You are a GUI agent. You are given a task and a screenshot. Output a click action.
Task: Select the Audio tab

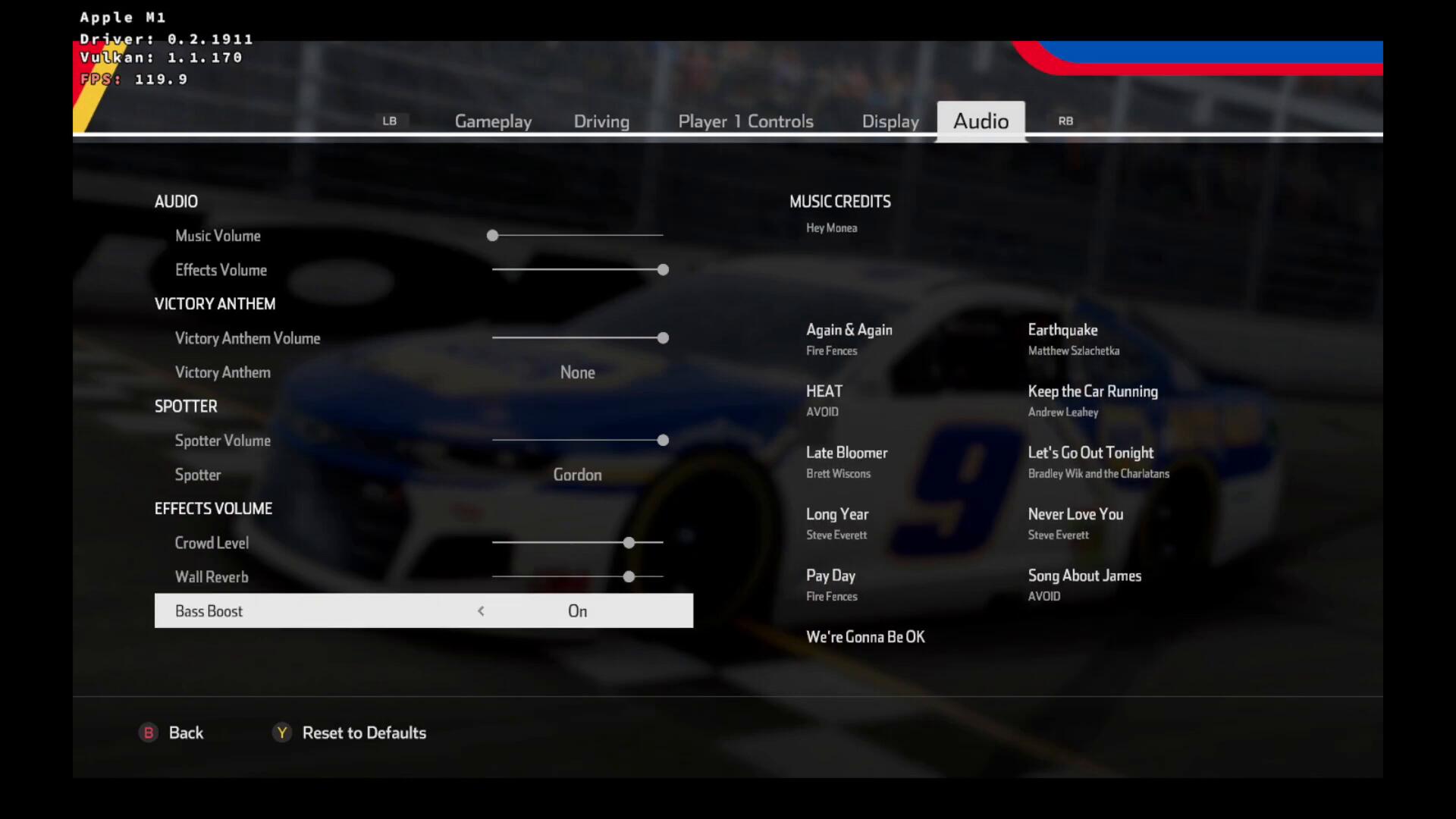click(981, 121)
